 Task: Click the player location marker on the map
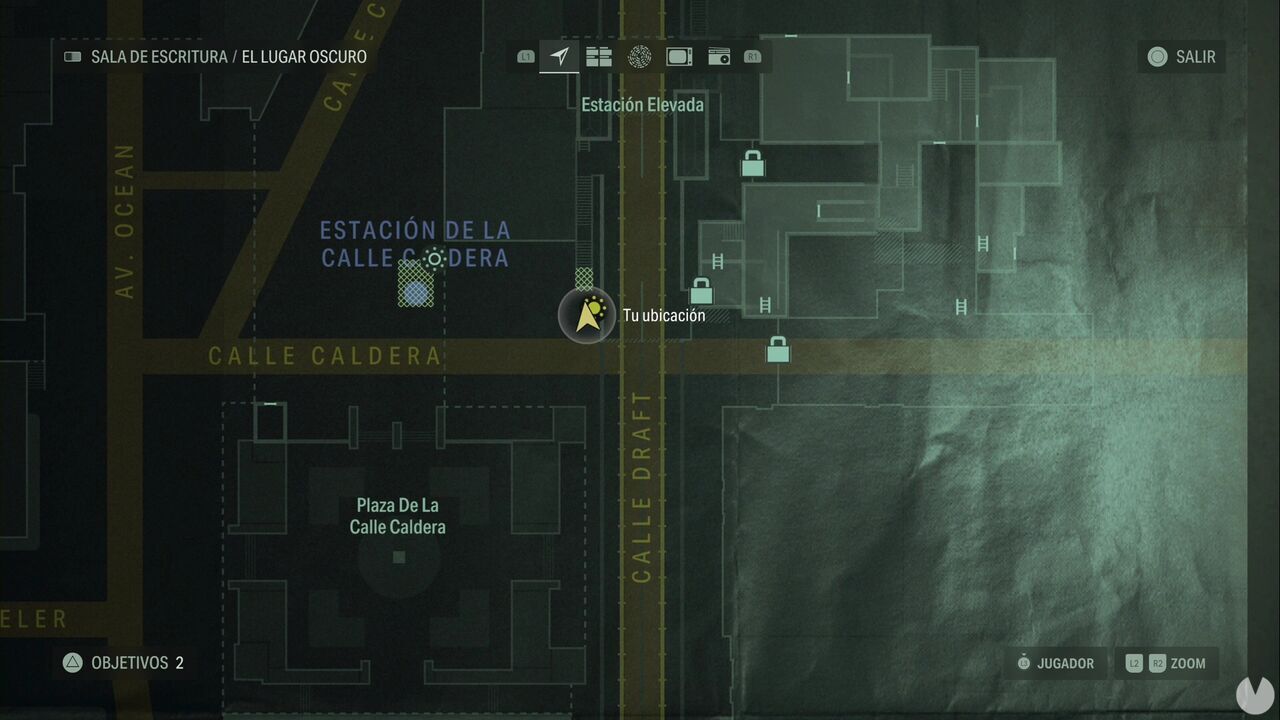587,314
